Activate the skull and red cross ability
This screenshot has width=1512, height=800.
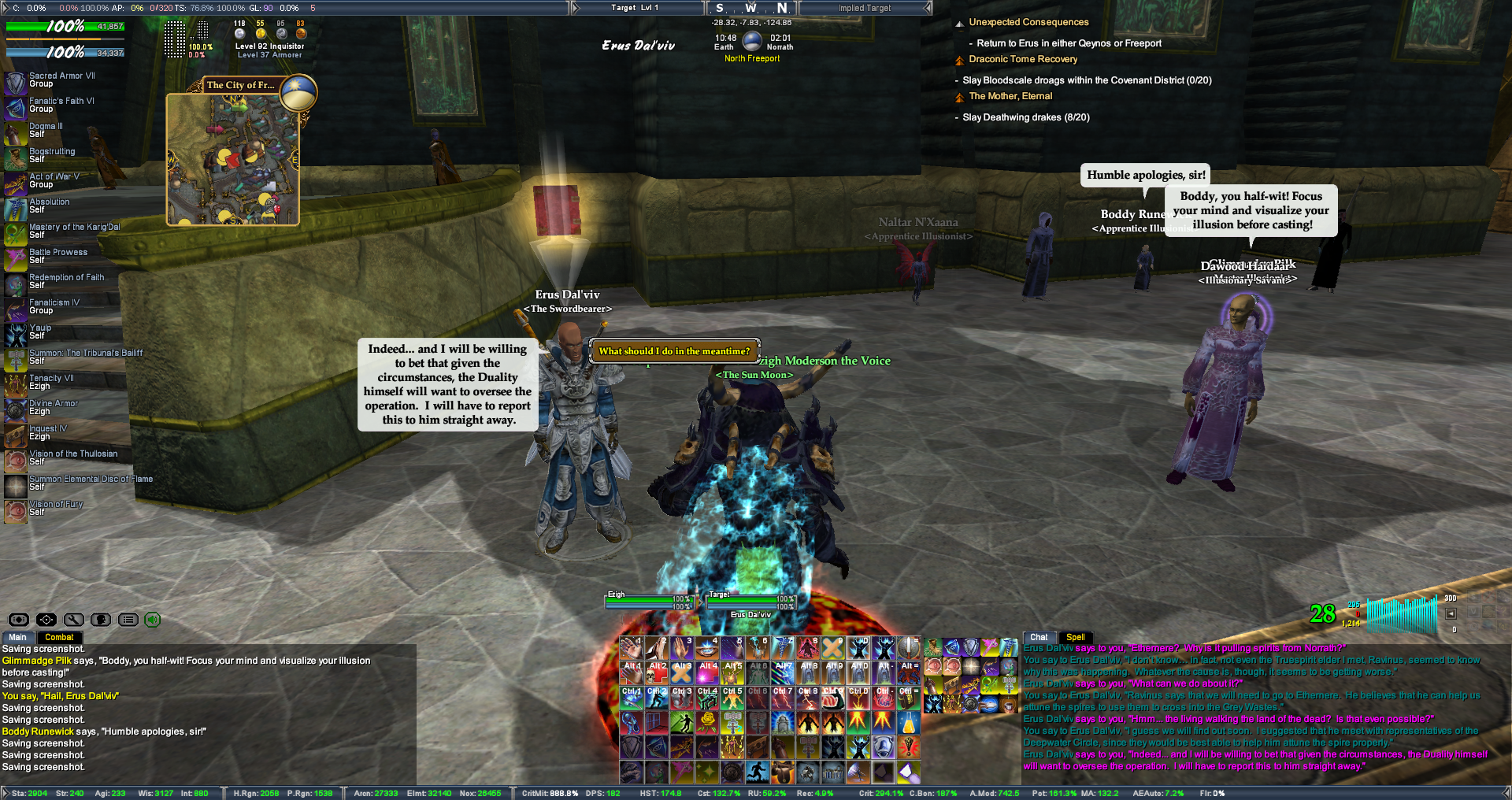tap(657, 673)
